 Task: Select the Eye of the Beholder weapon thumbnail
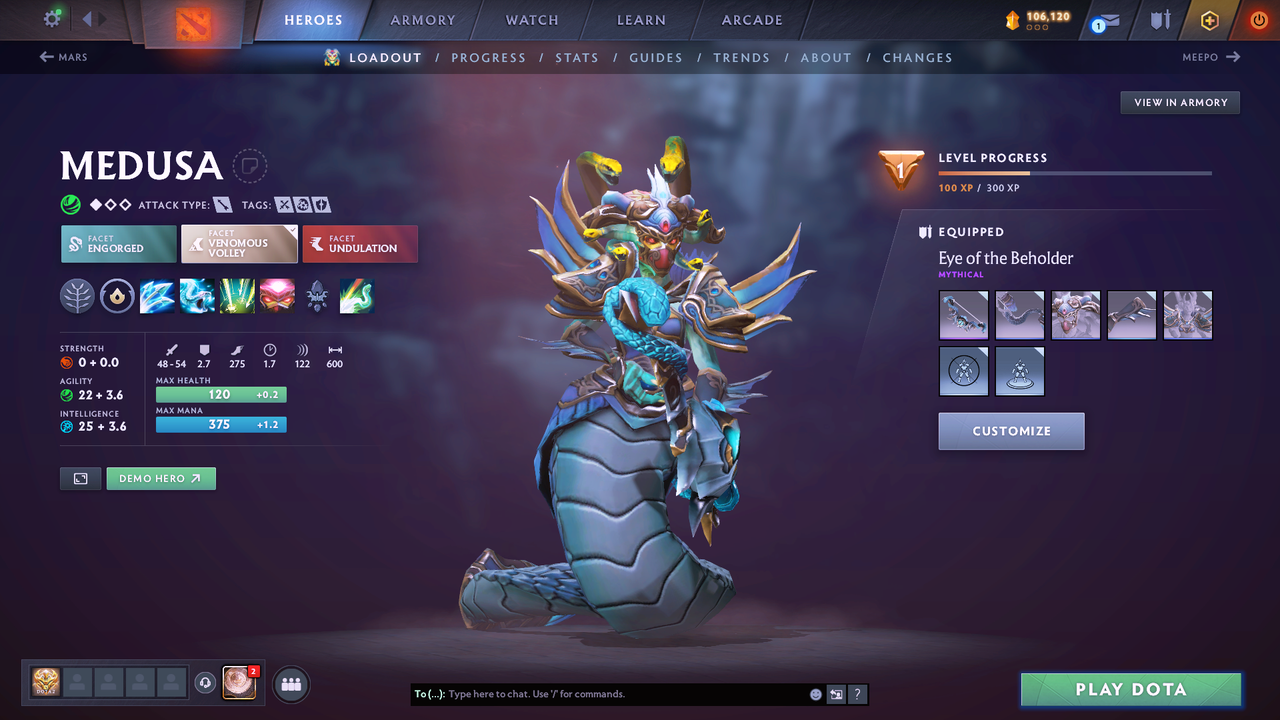pos(963,315)
